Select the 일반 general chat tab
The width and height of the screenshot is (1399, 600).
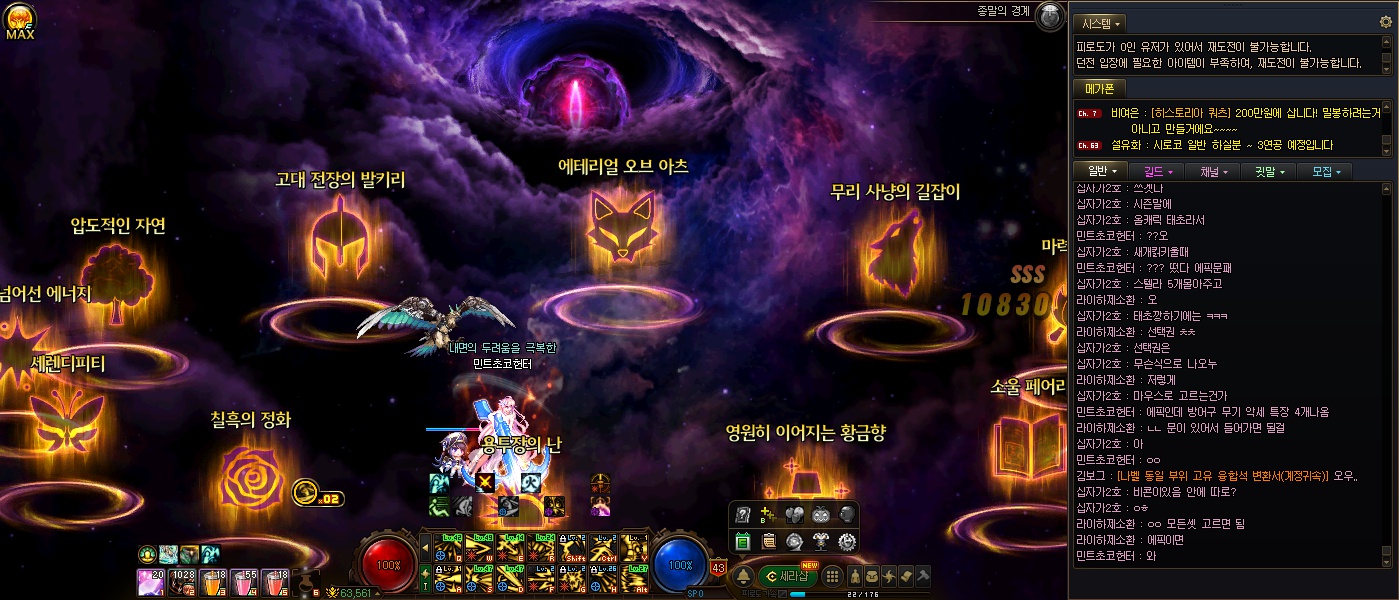tap(1101, 171)
